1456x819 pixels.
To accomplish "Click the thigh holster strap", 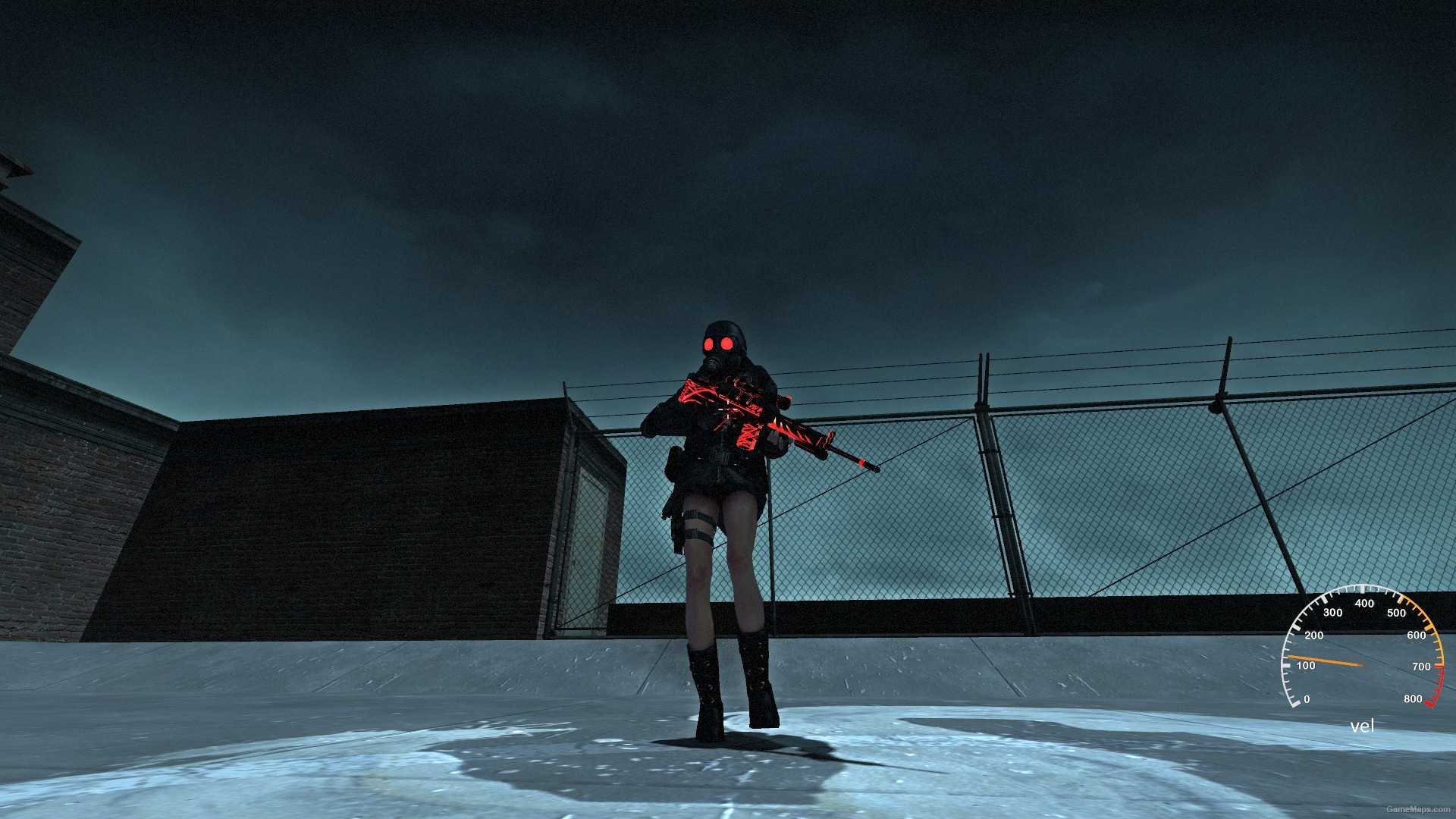I will click(699, 522).
